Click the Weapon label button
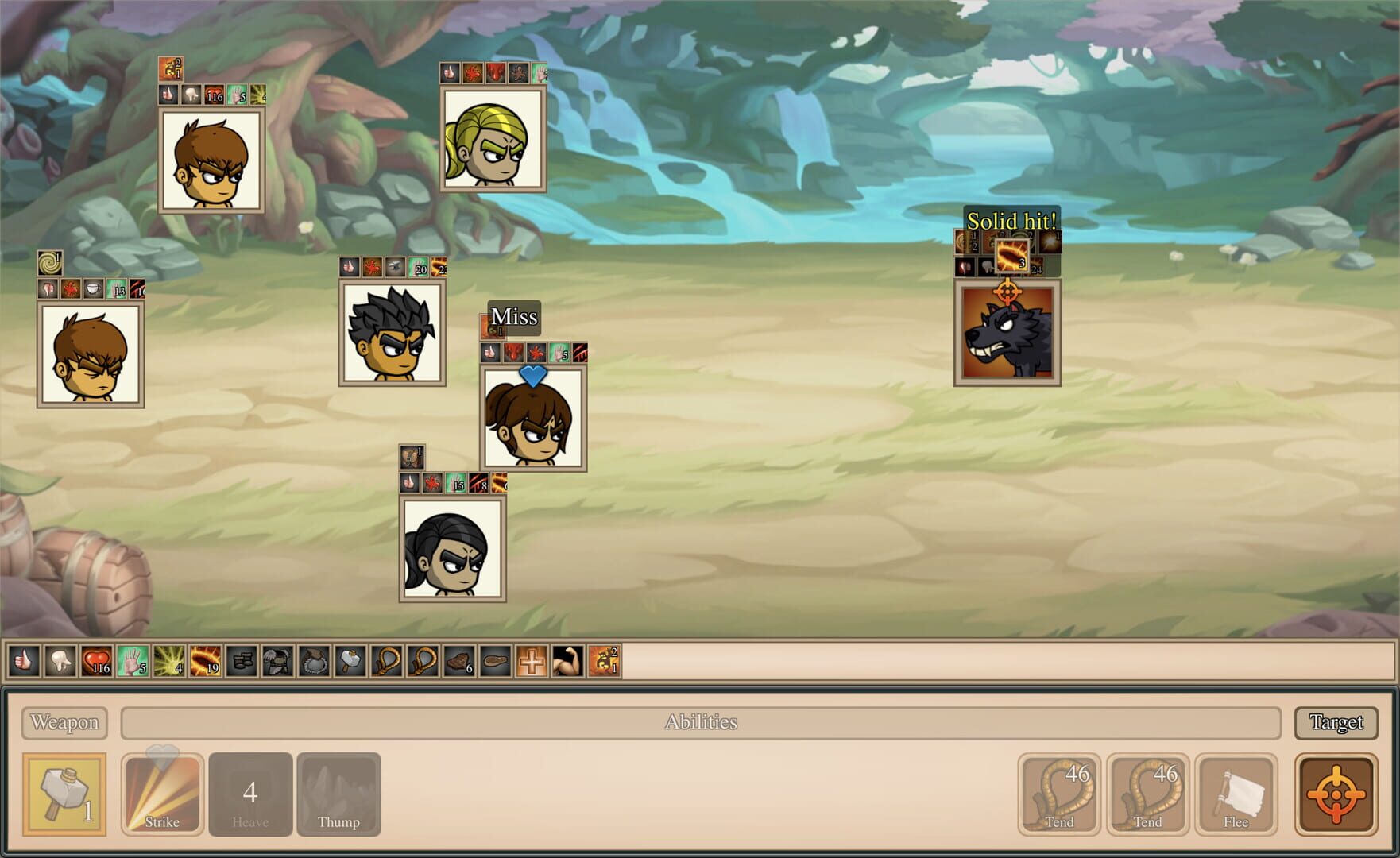 [64, 722]
